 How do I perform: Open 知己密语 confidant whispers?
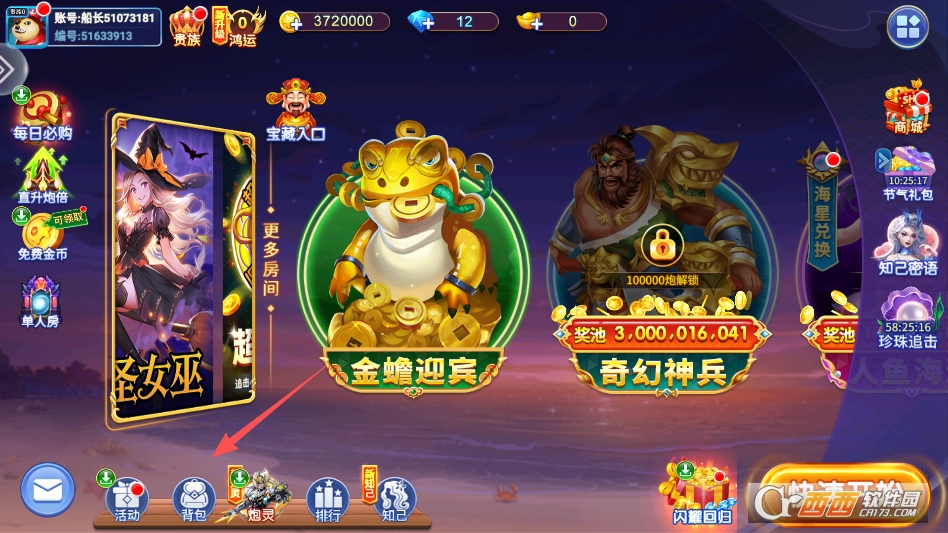click(908, 243)
